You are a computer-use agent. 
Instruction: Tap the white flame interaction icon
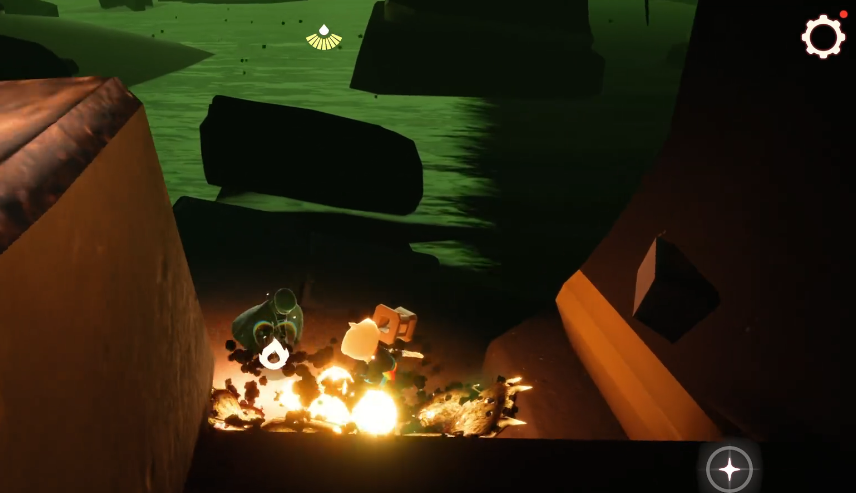[x=274, y=353]
